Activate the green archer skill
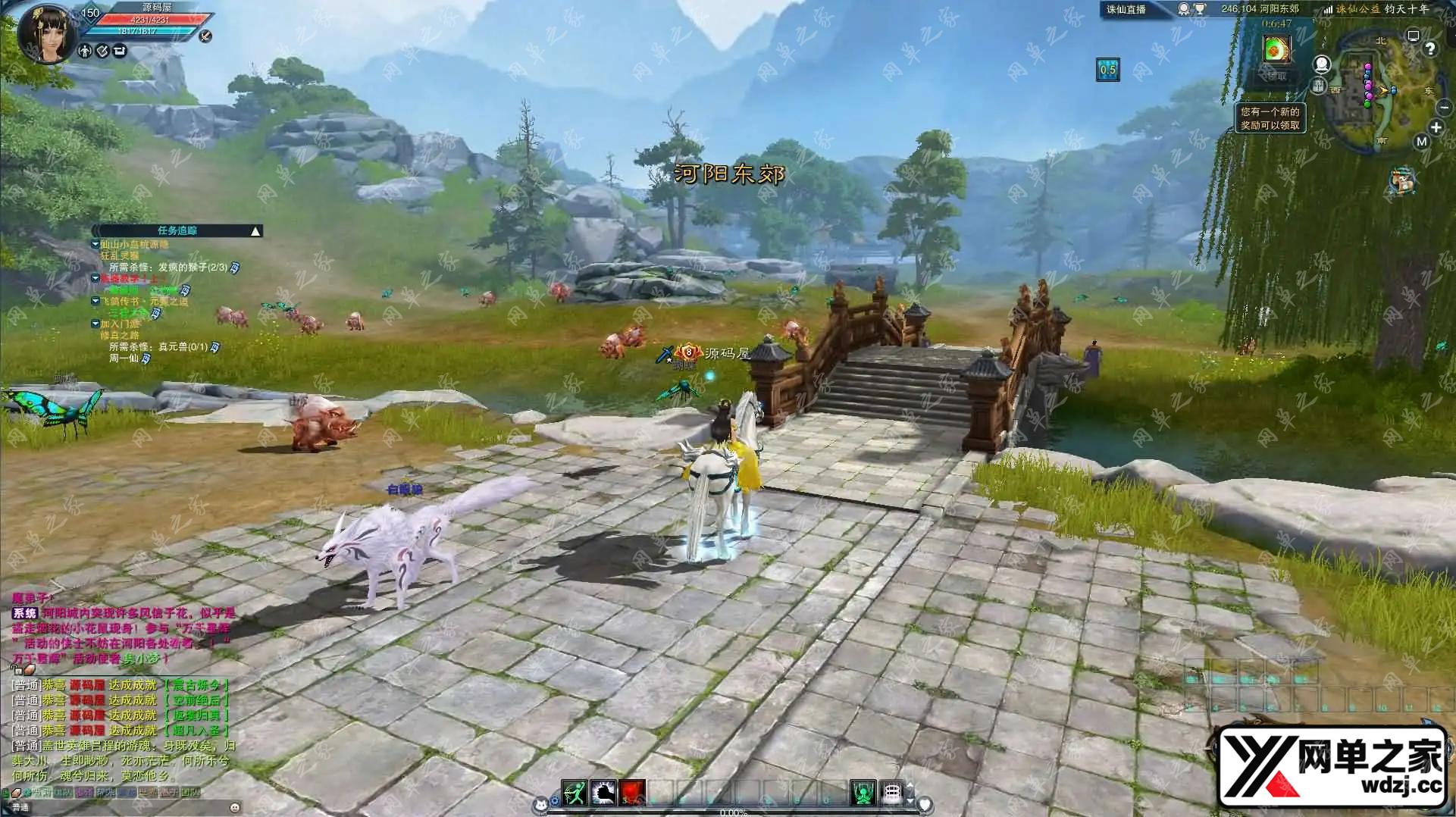1456x817 pixels. pyautogui.click(x=575, y=793)
